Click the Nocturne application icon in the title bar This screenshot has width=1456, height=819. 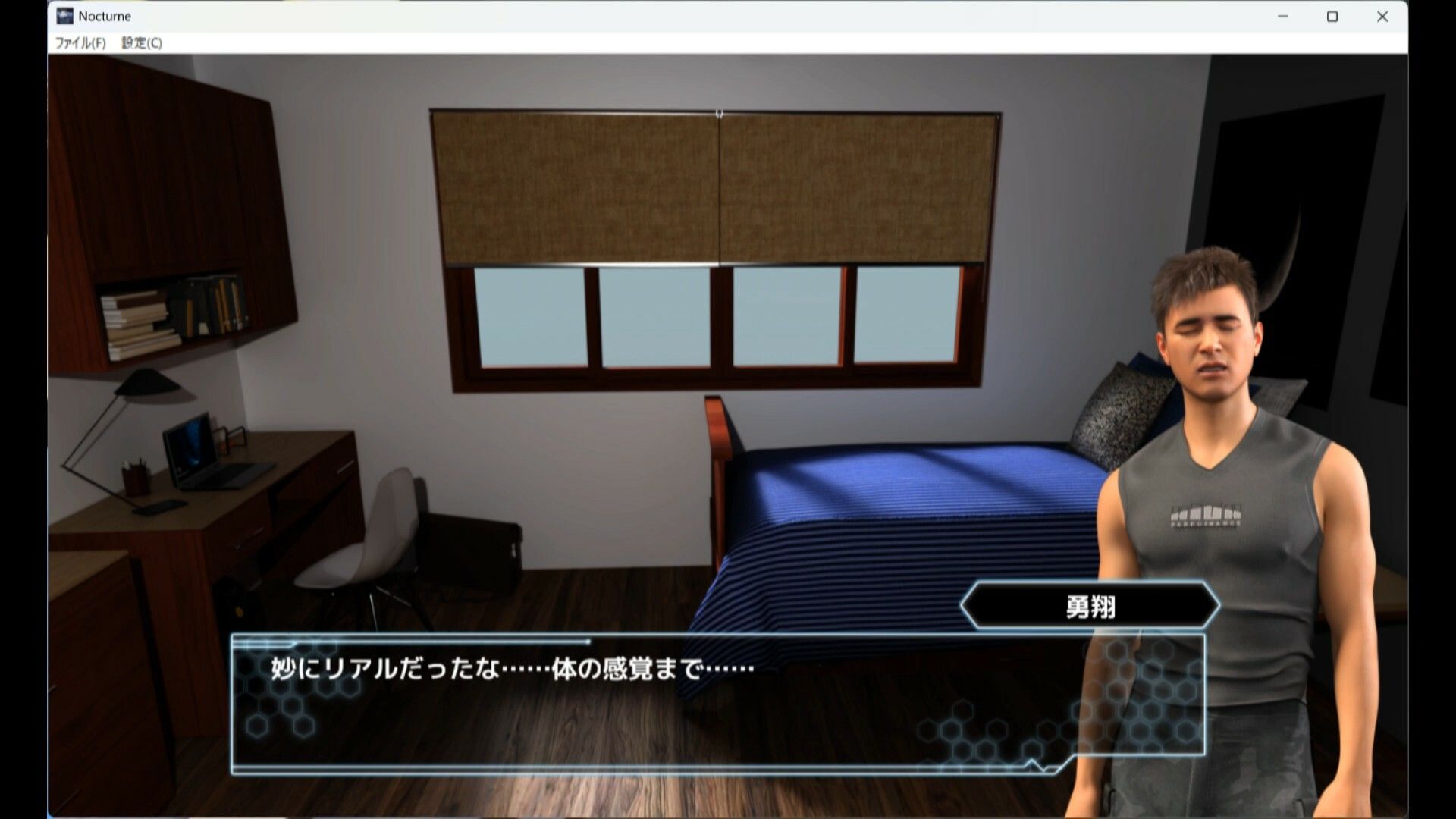64,15
